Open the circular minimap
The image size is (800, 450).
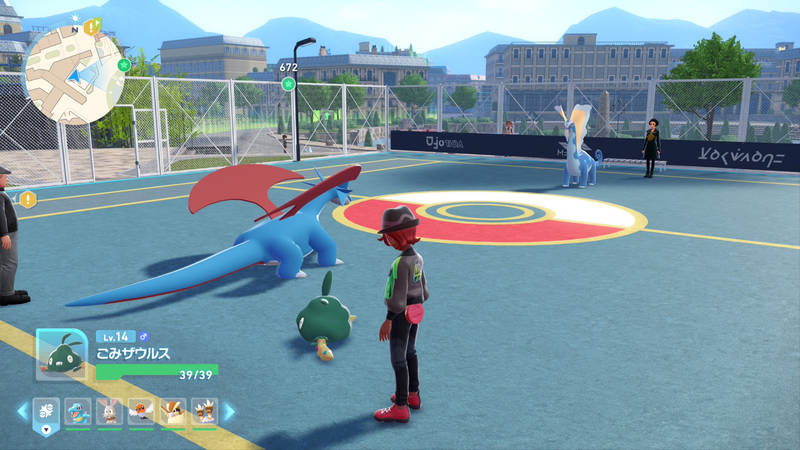click(x=74, y=73)
